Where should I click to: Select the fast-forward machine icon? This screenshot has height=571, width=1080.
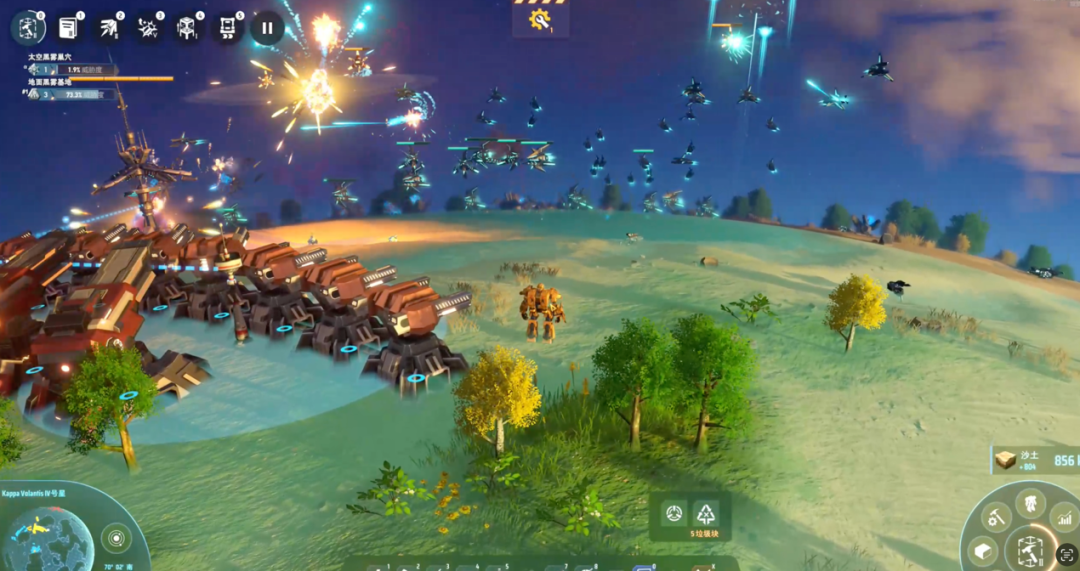tap(228, 27)
